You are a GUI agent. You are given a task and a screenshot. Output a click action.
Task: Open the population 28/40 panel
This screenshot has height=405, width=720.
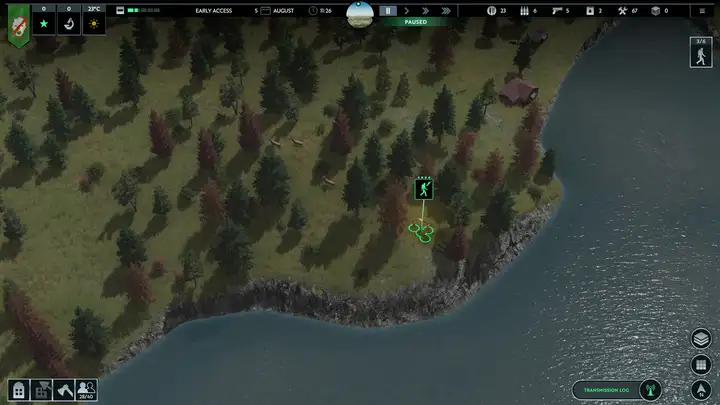(x=87, y=390)
